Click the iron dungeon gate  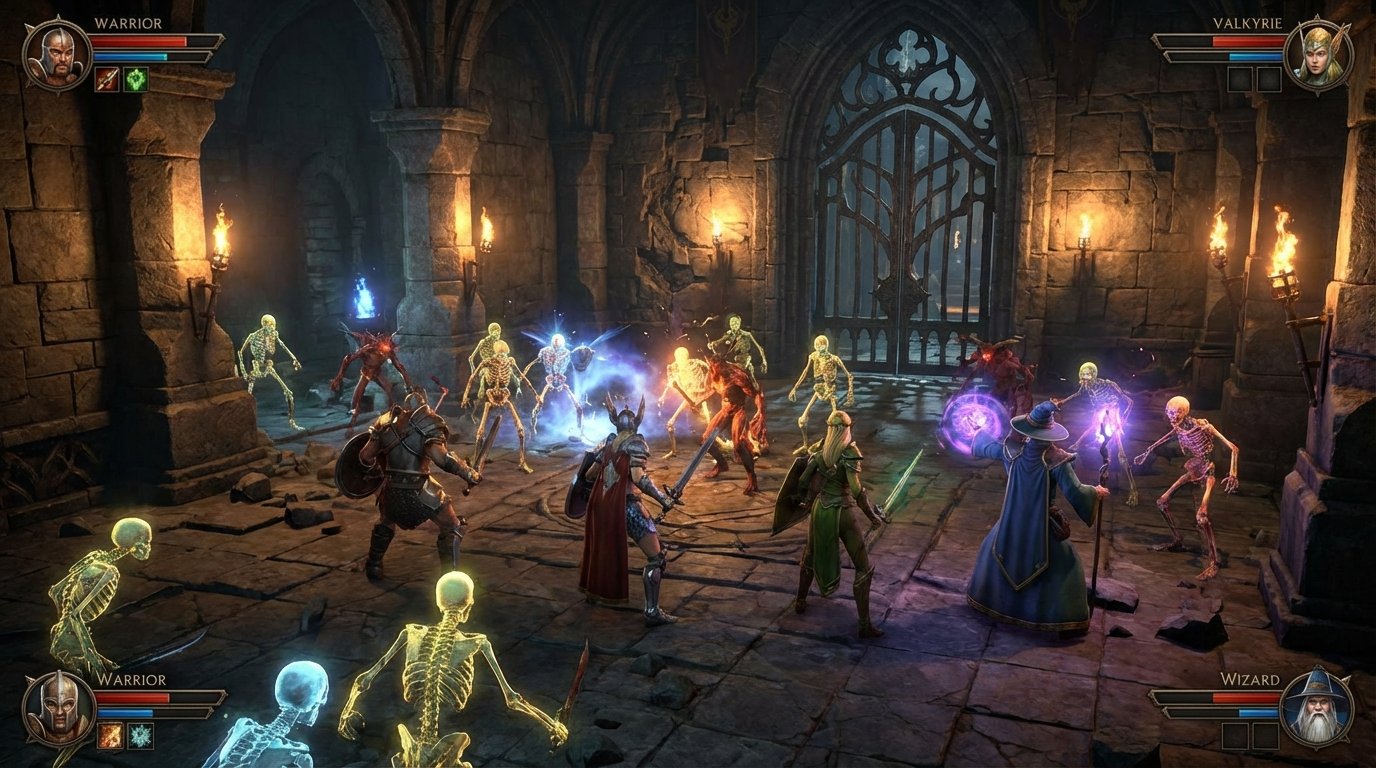click(x=905, y=230)
